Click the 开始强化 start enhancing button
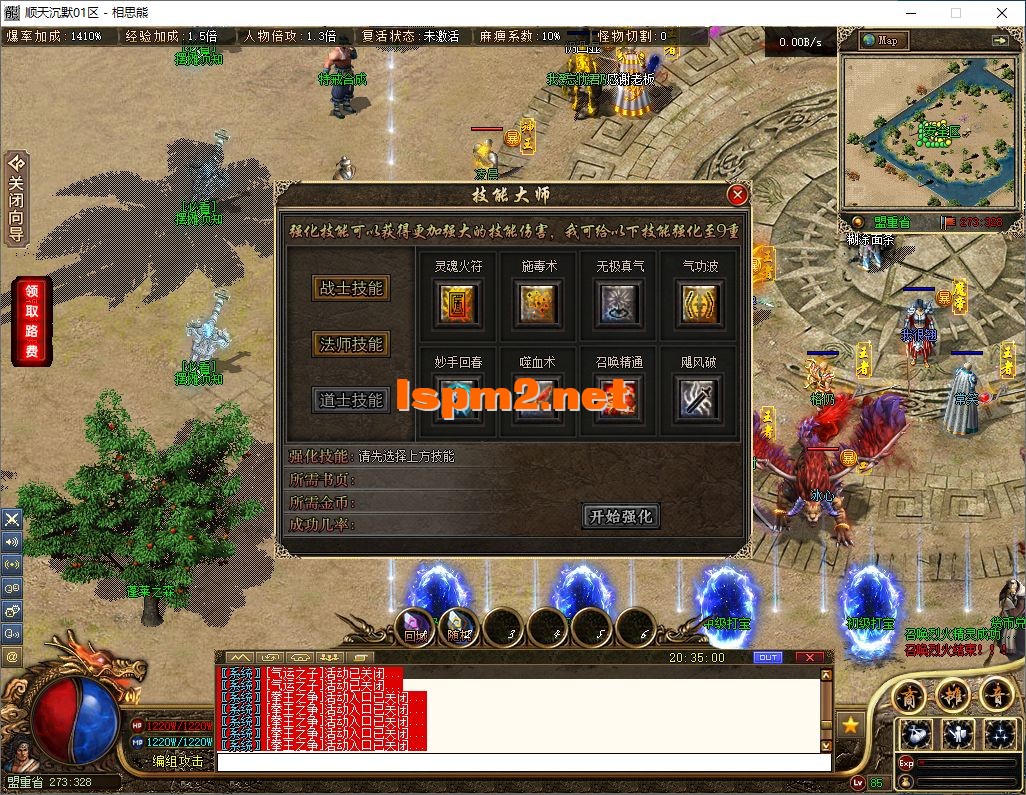The height and width of the screenshot is (795, 1026). click(x=621, y=516)
